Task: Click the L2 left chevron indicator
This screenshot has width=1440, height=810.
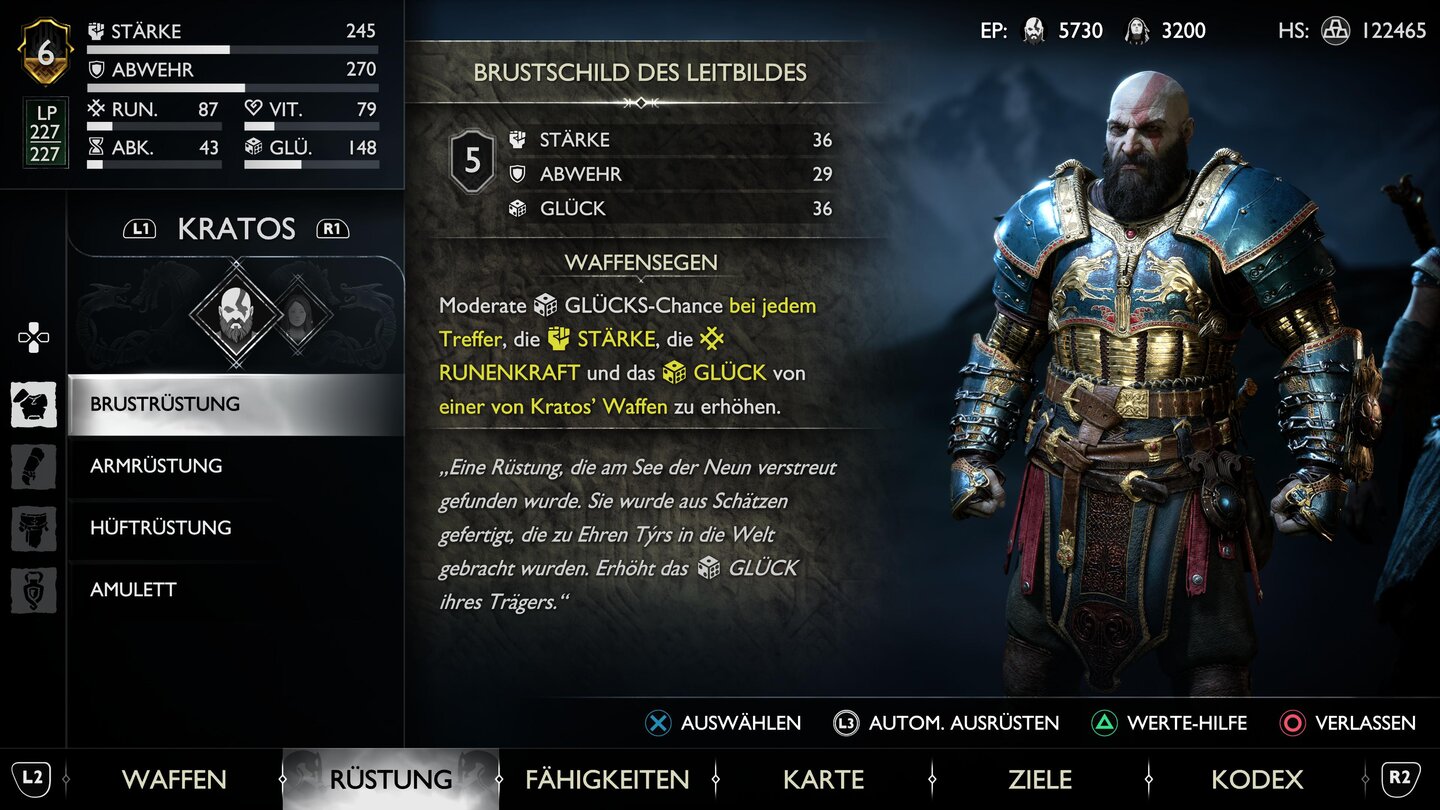Action: point(32,778)
